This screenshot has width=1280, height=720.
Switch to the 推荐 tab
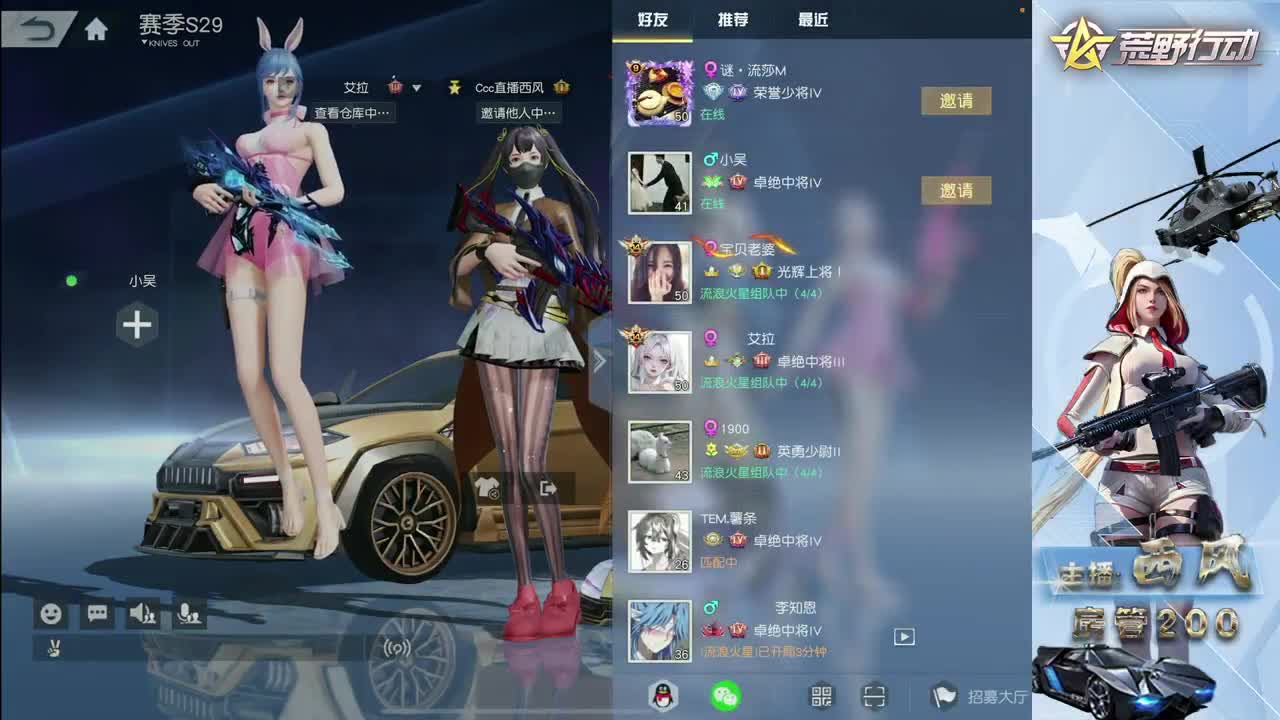pyautogui.click(x=733, y=20)
